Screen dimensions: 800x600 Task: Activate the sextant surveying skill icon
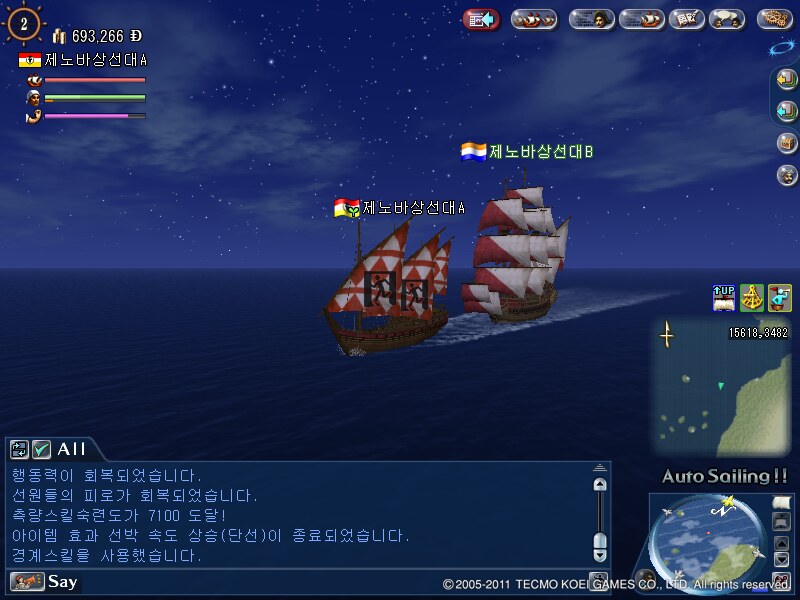click(751, 297)
